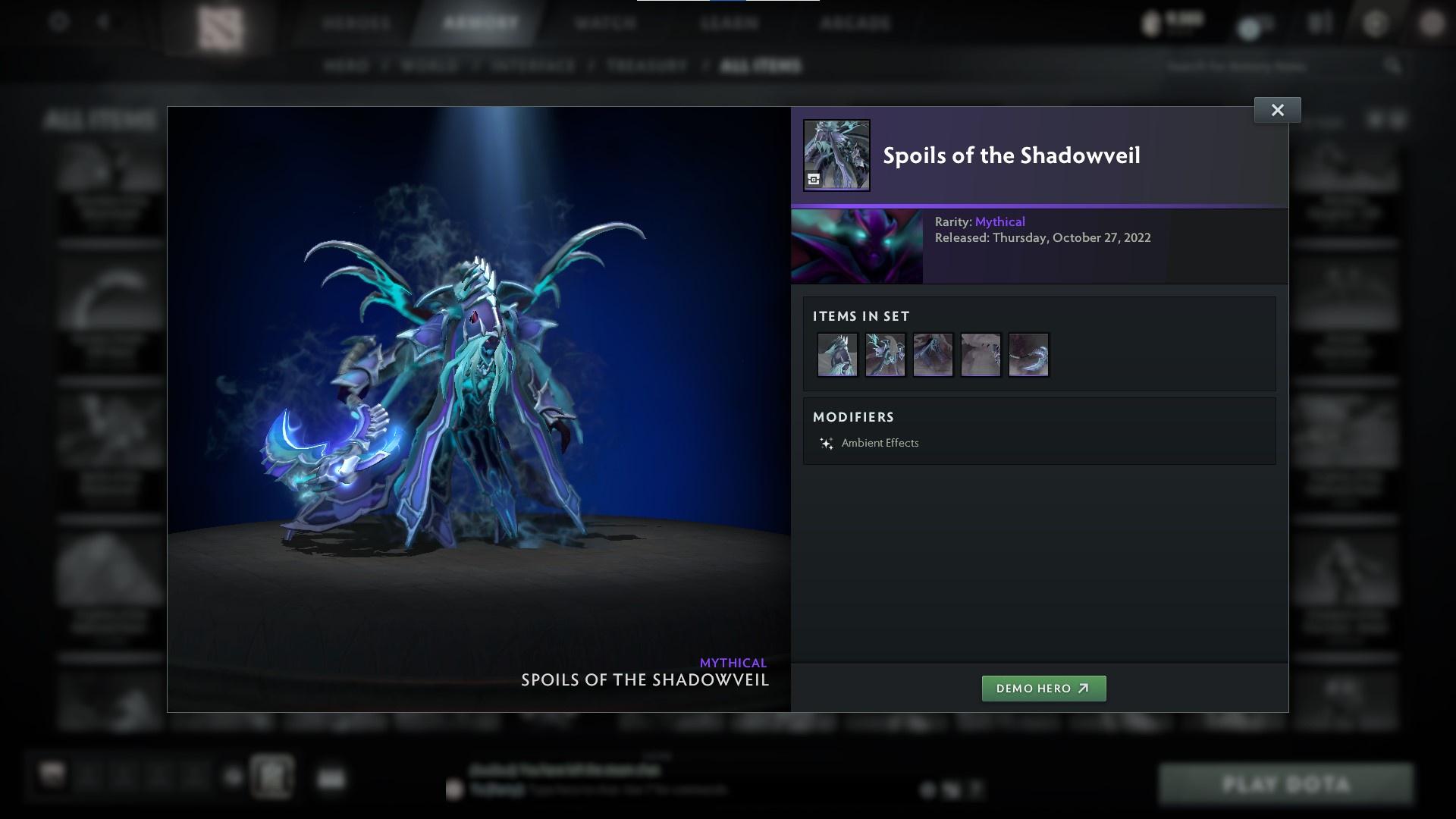This screenshot has height=819, width=1456.
Task: Click the Ambient Effects sparkle icon
Action: (826, 443)
